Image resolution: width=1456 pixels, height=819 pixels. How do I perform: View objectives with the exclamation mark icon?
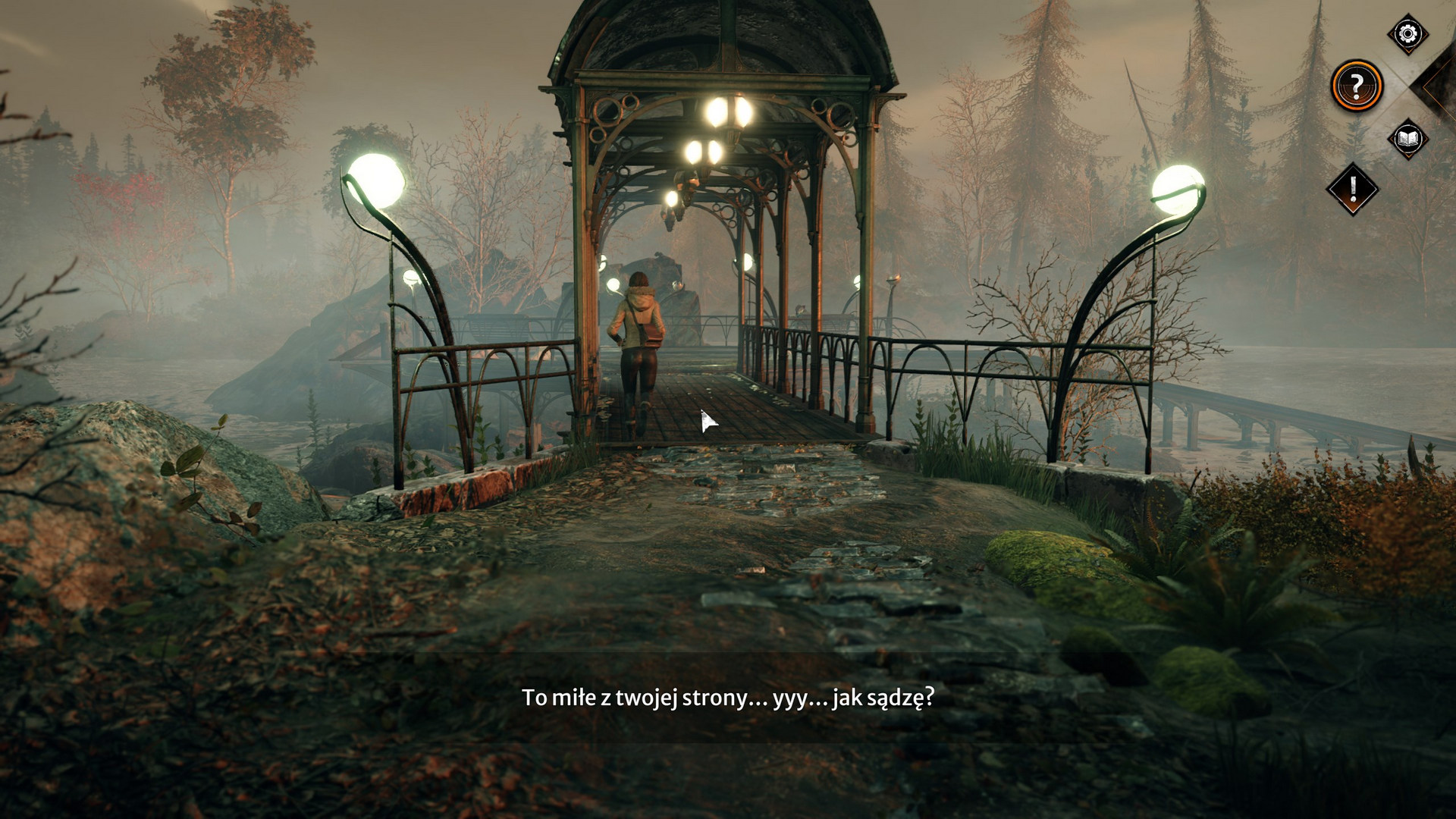point(1354,188)
